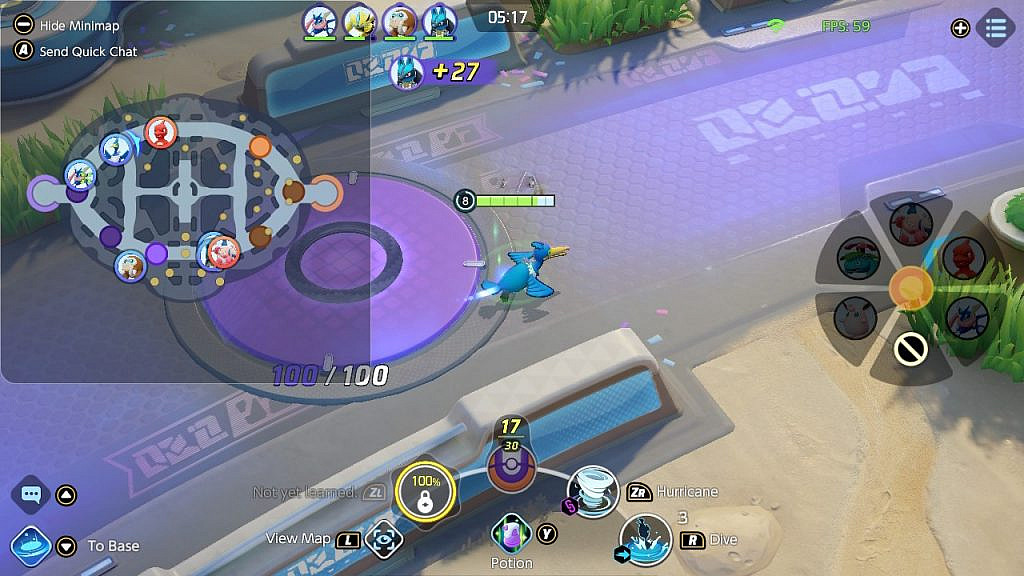Select the Zeraora teammate portrait at the top
Screen dimensions: 1024x576
(359, 20)
